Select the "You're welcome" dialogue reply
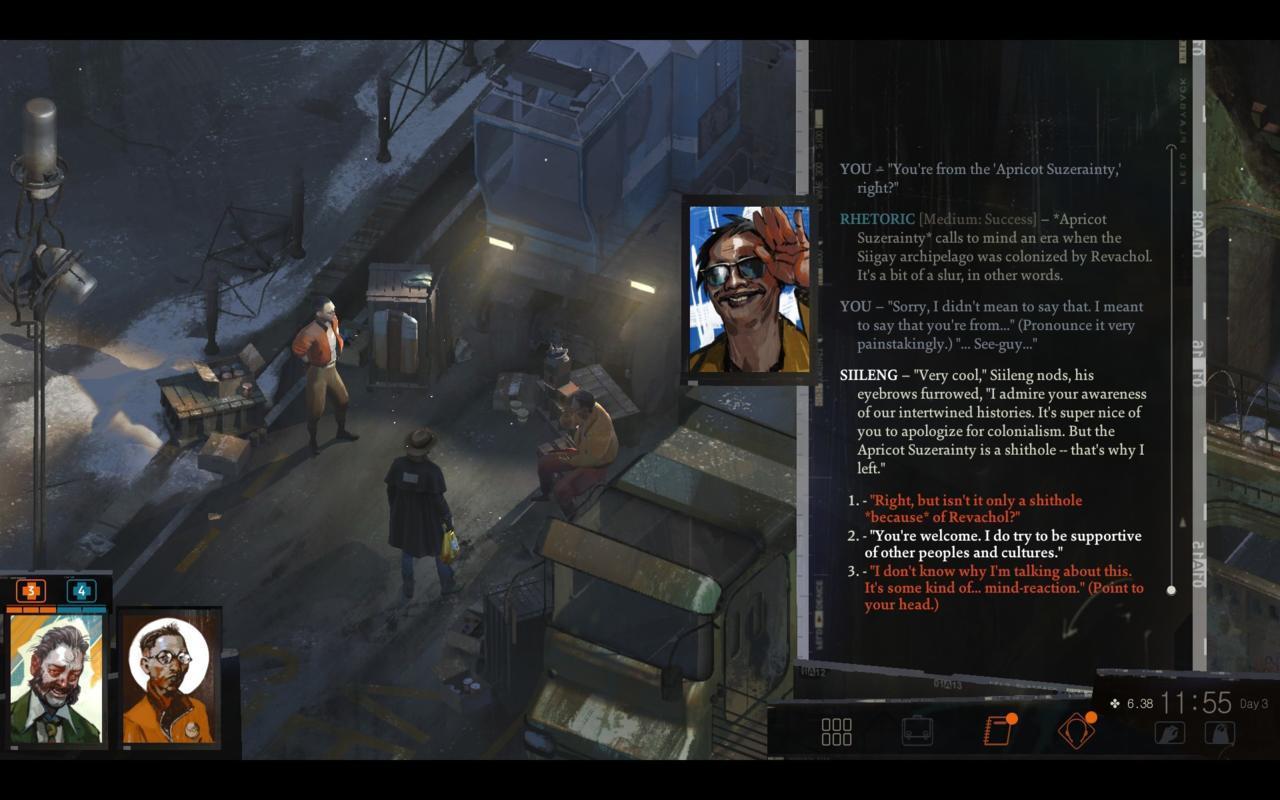Image resolution: width=1280 pixels, height=800 pixels. (1003, 544)
